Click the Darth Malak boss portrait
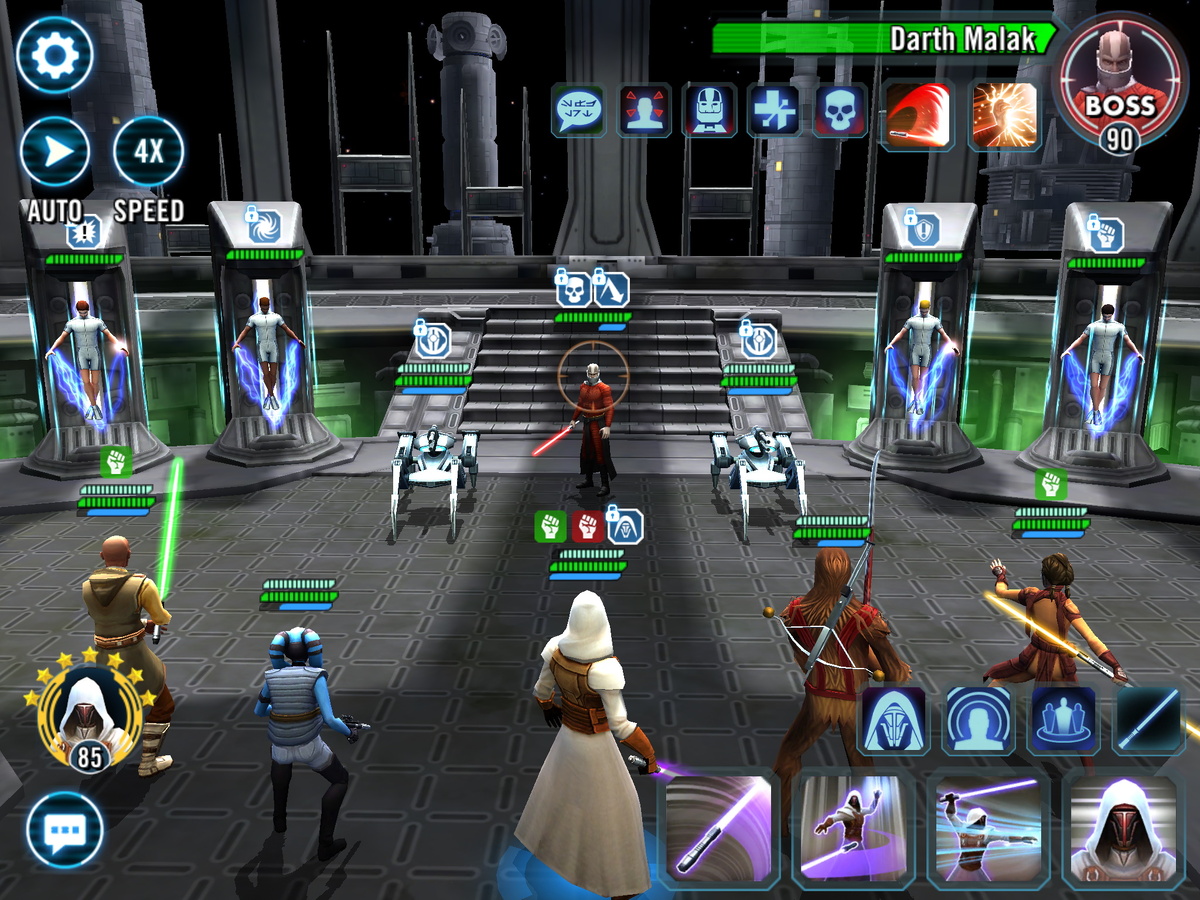This screenshot has width=1200, height=900. click(x=1122, y=80)
